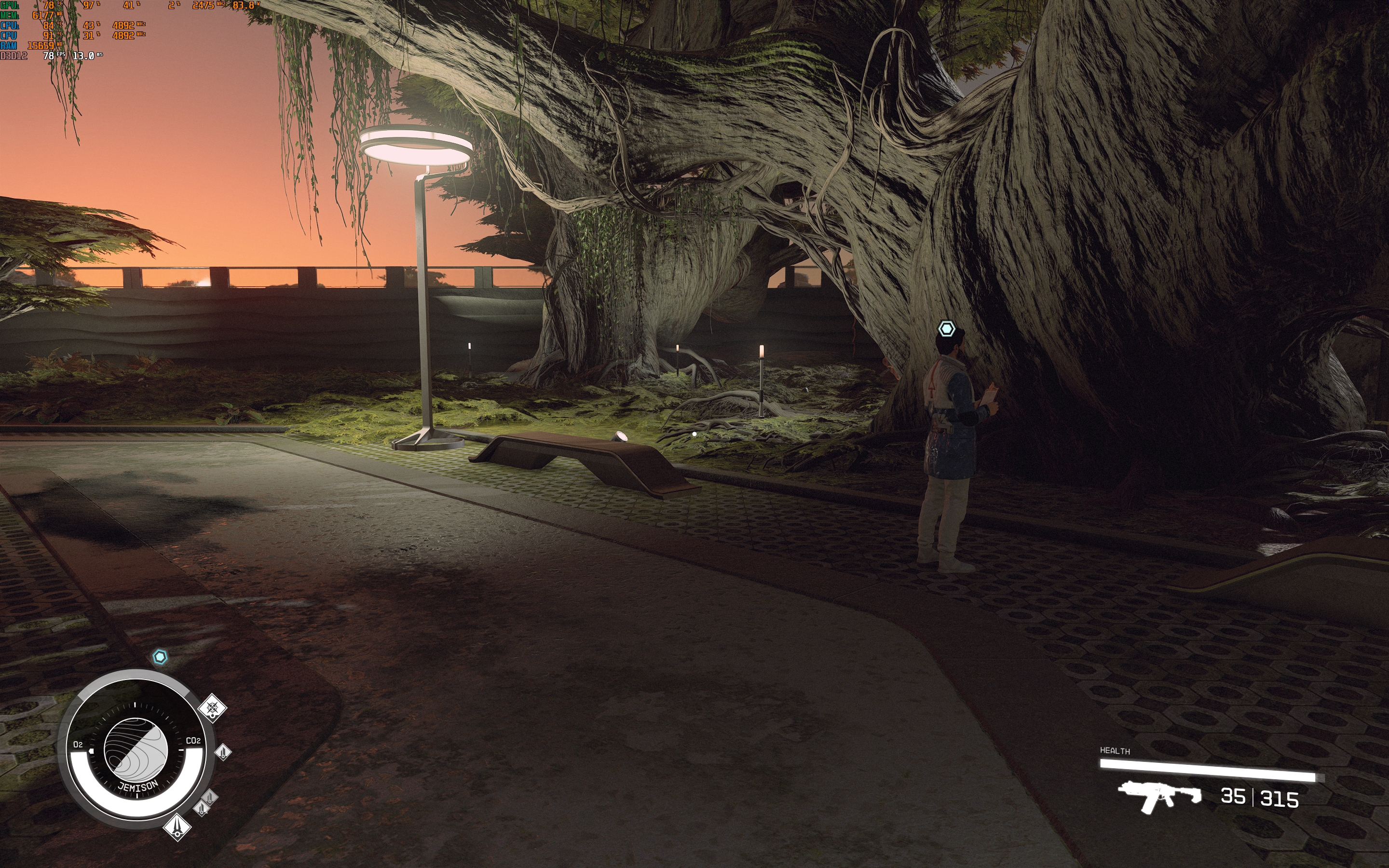Click the blue hexagon objective marker above the NPC
The width and height of the screenshot is (1389, 868).
pos(946,329)
